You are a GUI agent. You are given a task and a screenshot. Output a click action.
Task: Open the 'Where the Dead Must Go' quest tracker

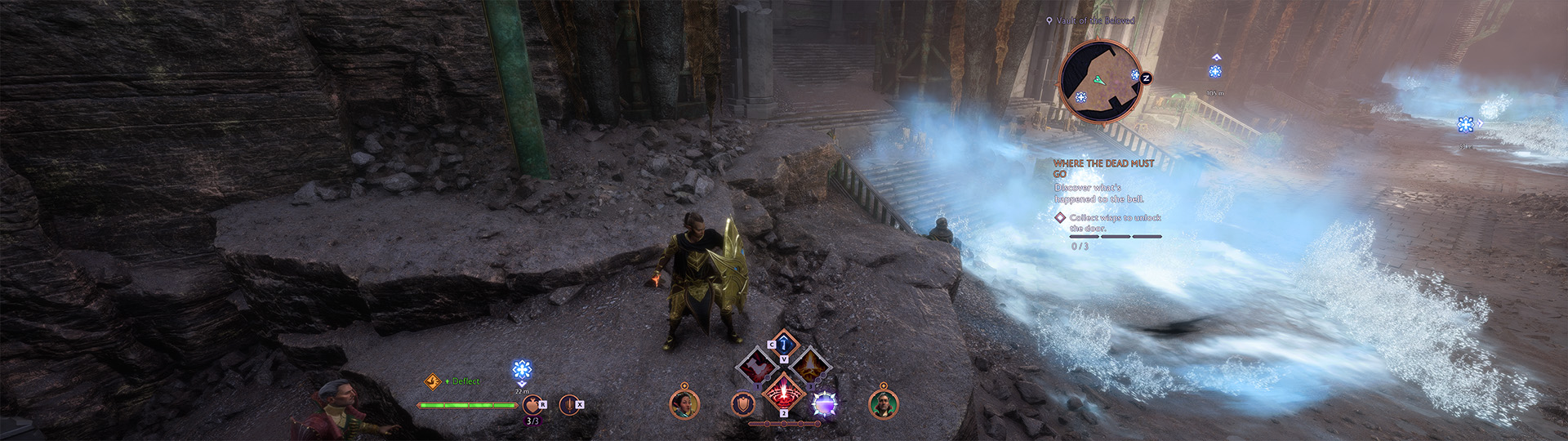pos(1102,168)
